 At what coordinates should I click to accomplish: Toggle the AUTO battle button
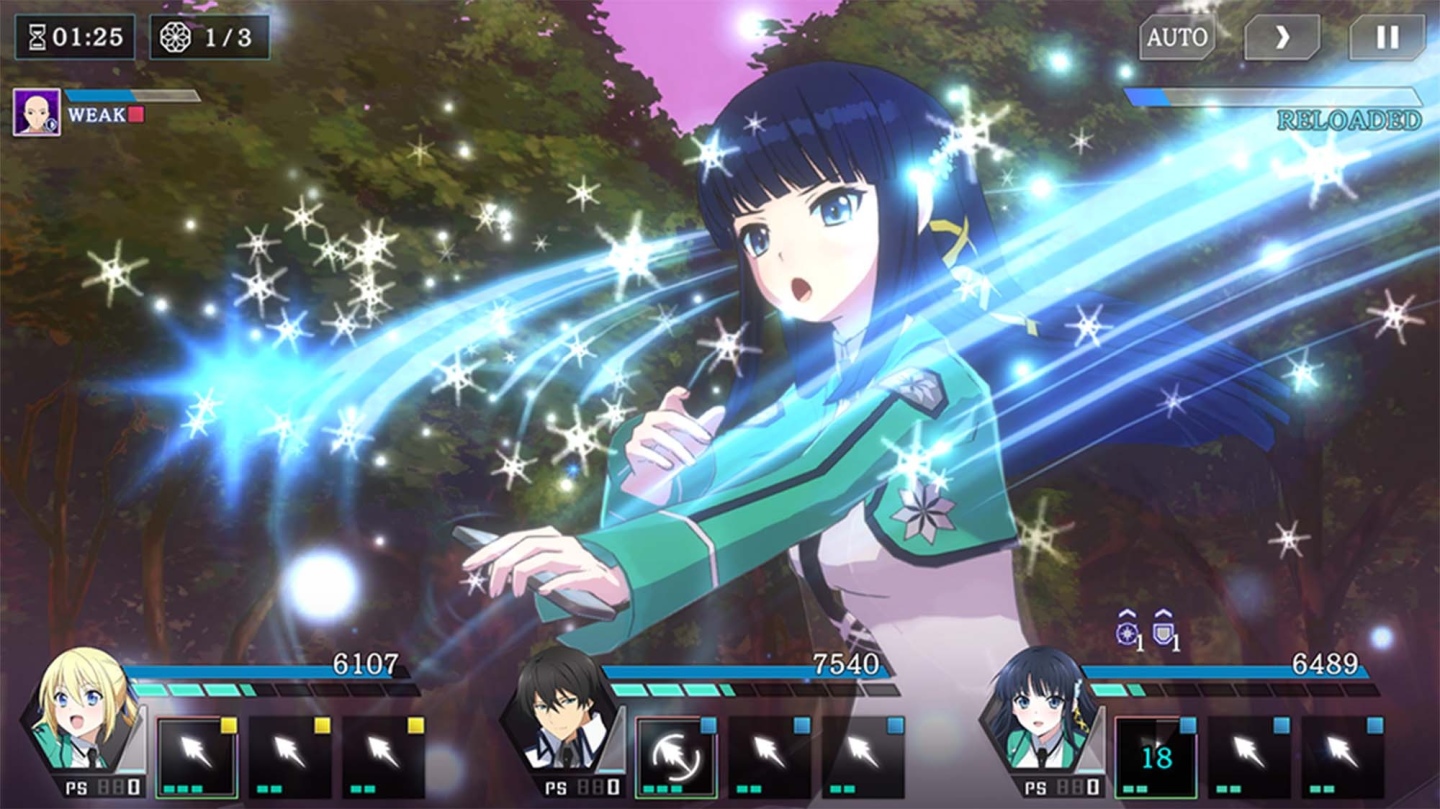click(x=1177, y=38)
